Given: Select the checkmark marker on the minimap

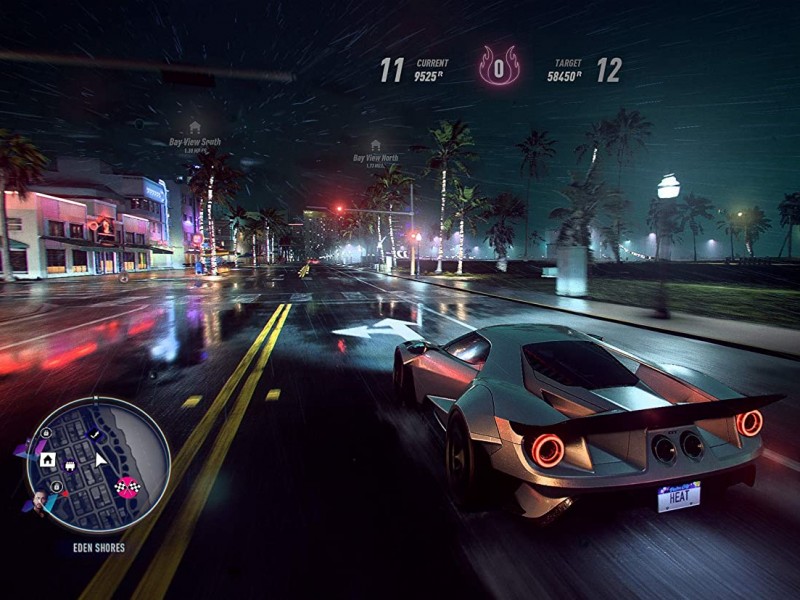Looking at the screenshot, I should click(x=94, y=435).
